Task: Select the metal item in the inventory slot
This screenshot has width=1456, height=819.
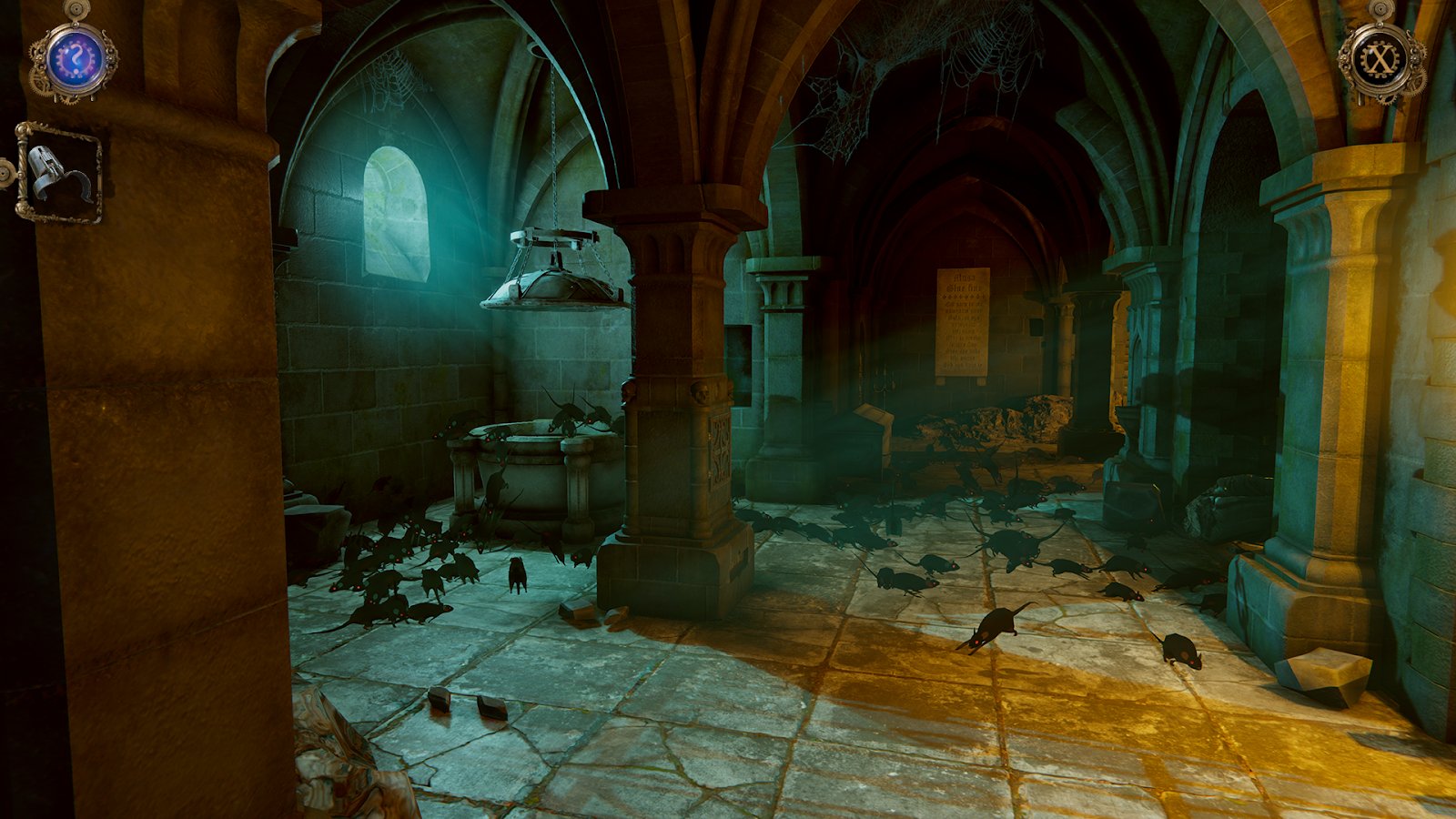Action: (x=59, y=173)
